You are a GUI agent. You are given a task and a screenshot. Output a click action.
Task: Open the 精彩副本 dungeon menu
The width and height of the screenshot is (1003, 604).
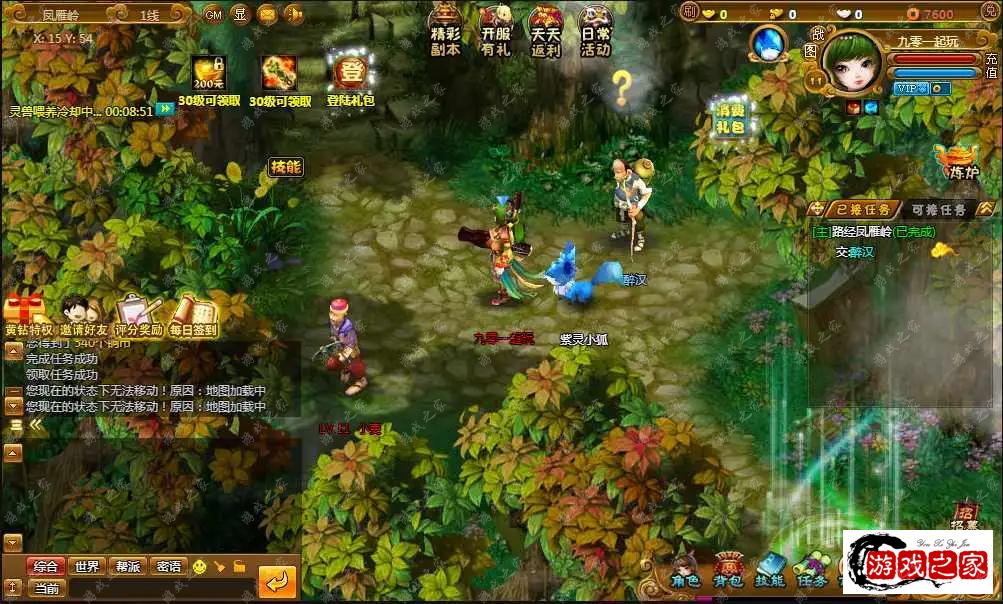click(x=445, y=30)
